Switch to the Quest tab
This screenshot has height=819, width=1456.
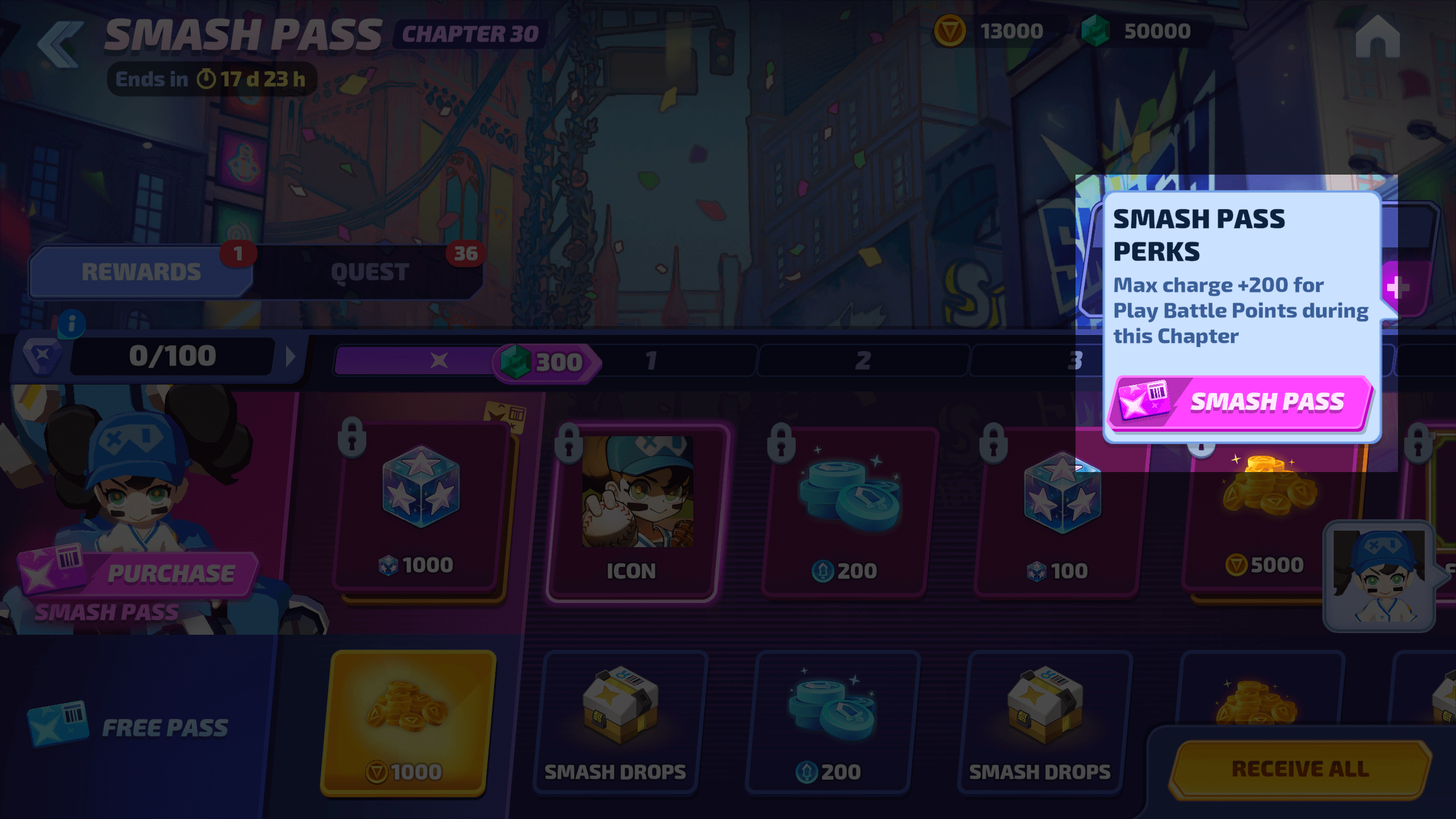[370, 272]
